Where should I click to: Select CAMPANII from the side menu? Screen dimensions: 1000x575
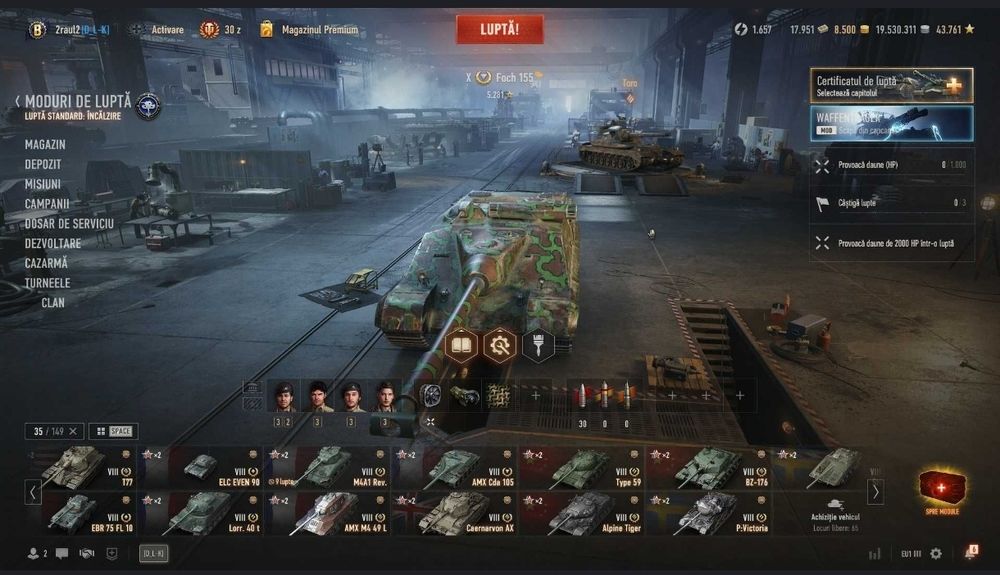pyautogui.click(x=47, y=204)
